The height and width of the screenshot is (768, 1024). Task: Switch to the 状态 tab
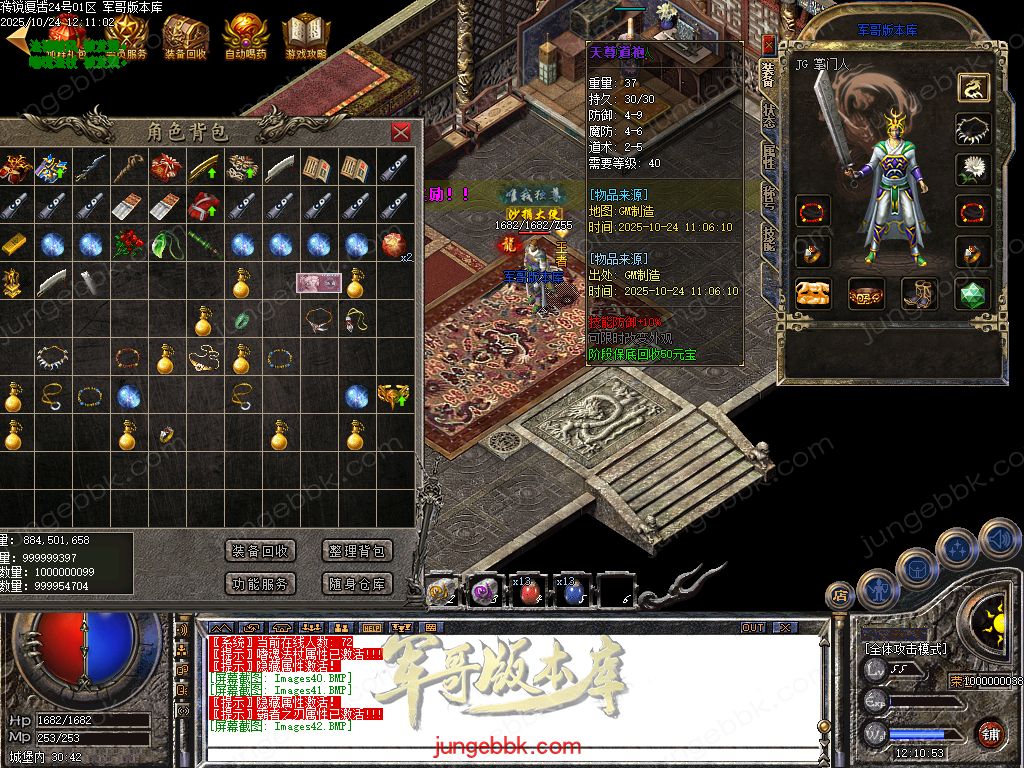click(x=768, y=113)
